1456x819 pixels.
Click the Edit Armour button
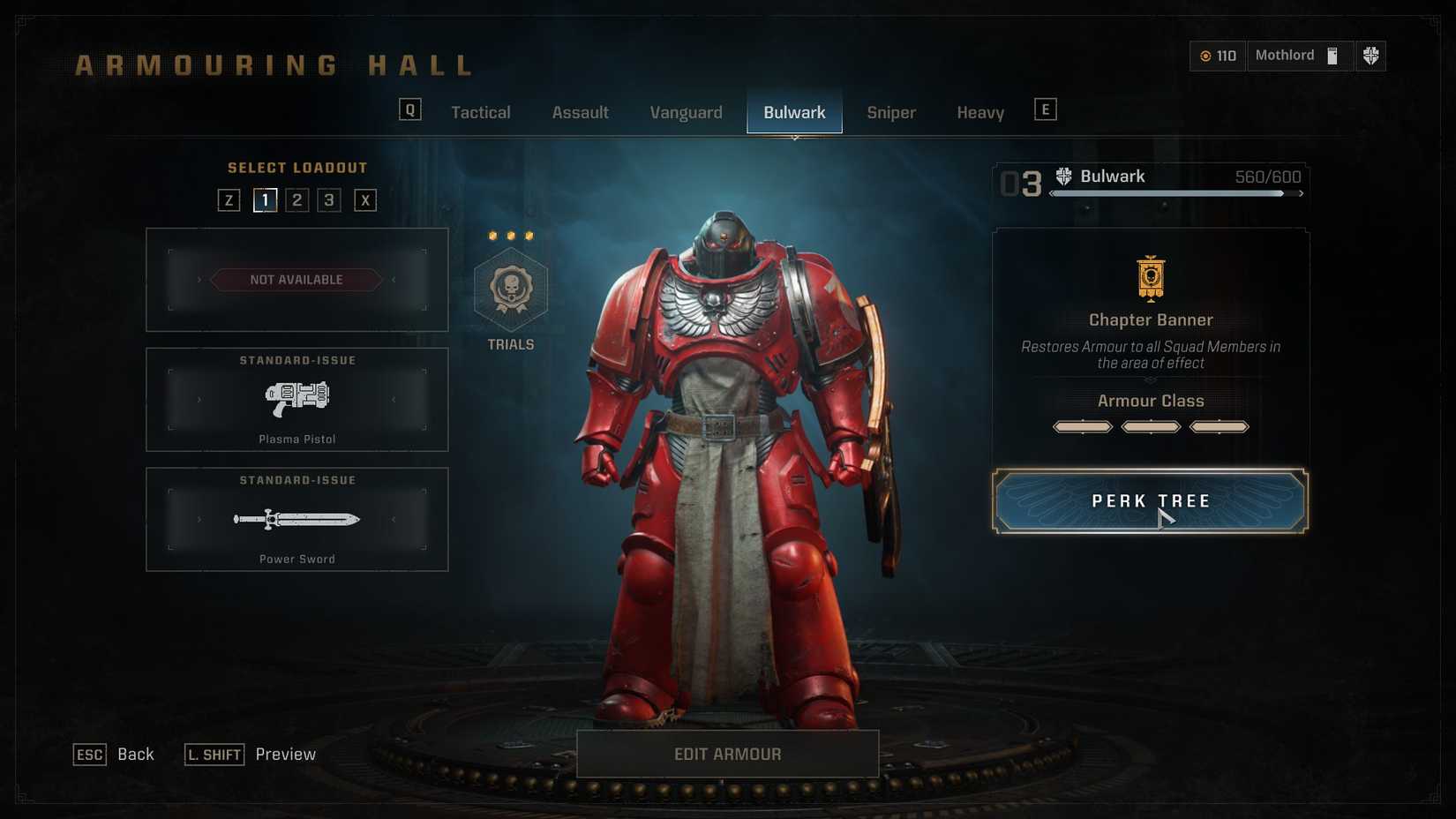tap(727, 754)
